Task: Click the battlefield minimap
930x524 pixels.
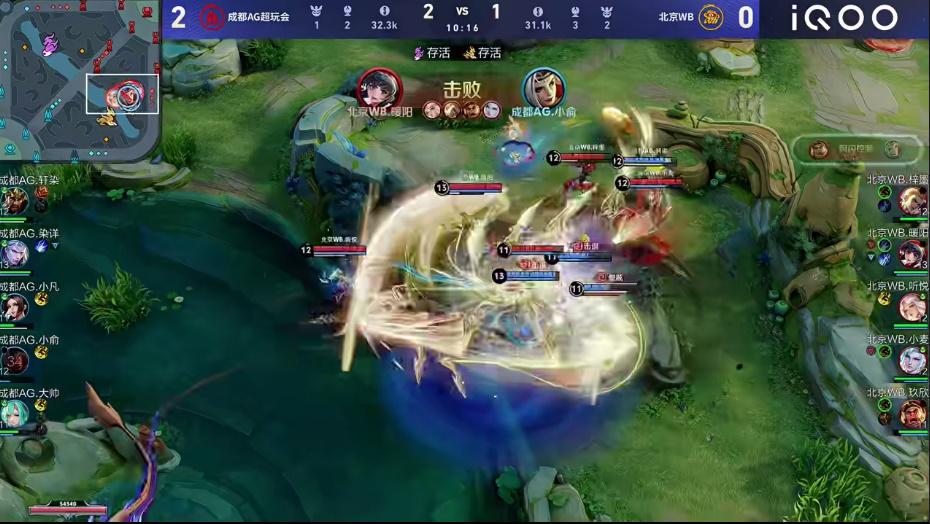Action: pyautogui.click(x=80, y=80)
